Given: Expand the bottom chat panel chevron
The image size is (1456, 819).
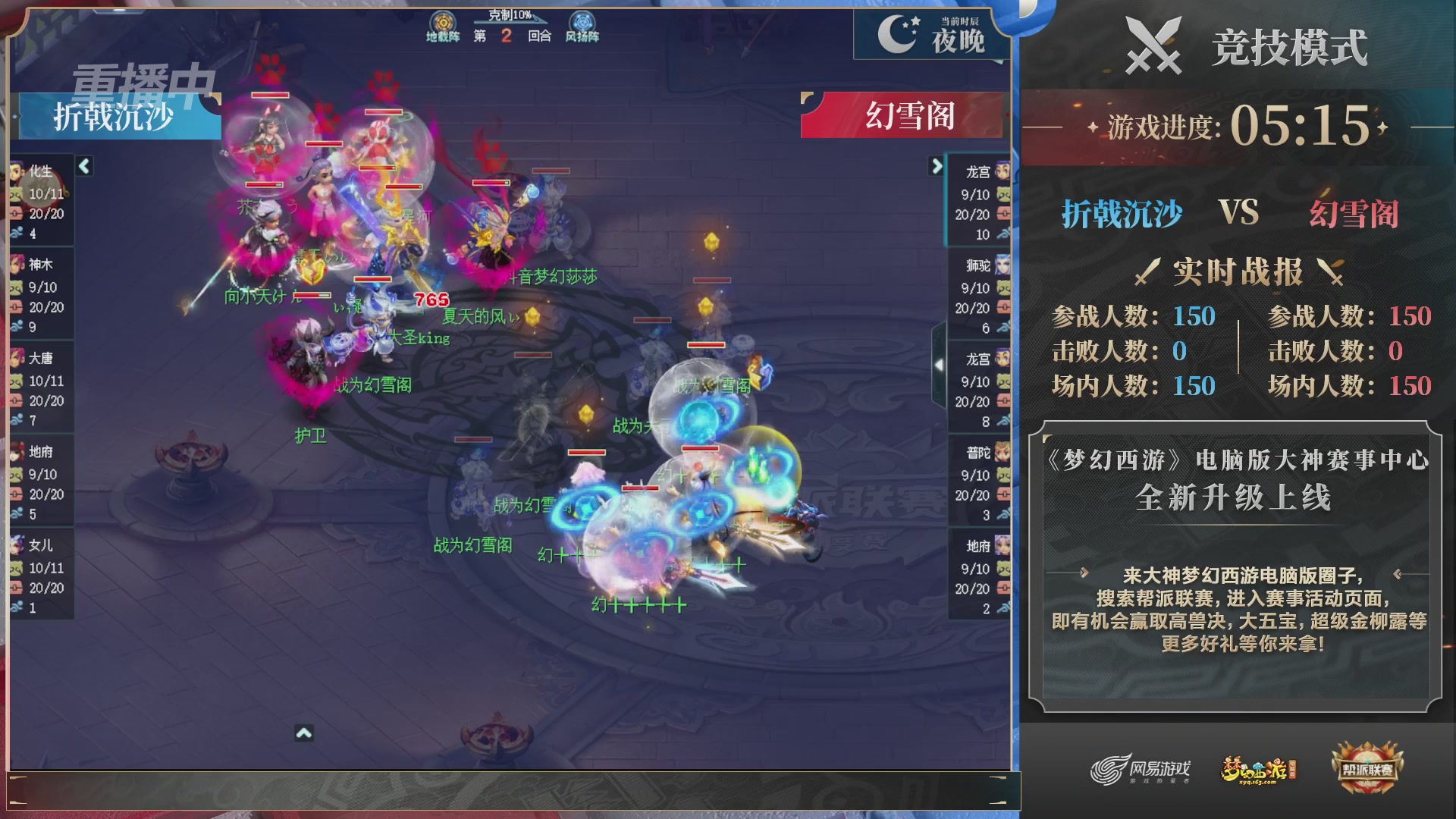Looking at the screenshot, I should pos(305,733).
